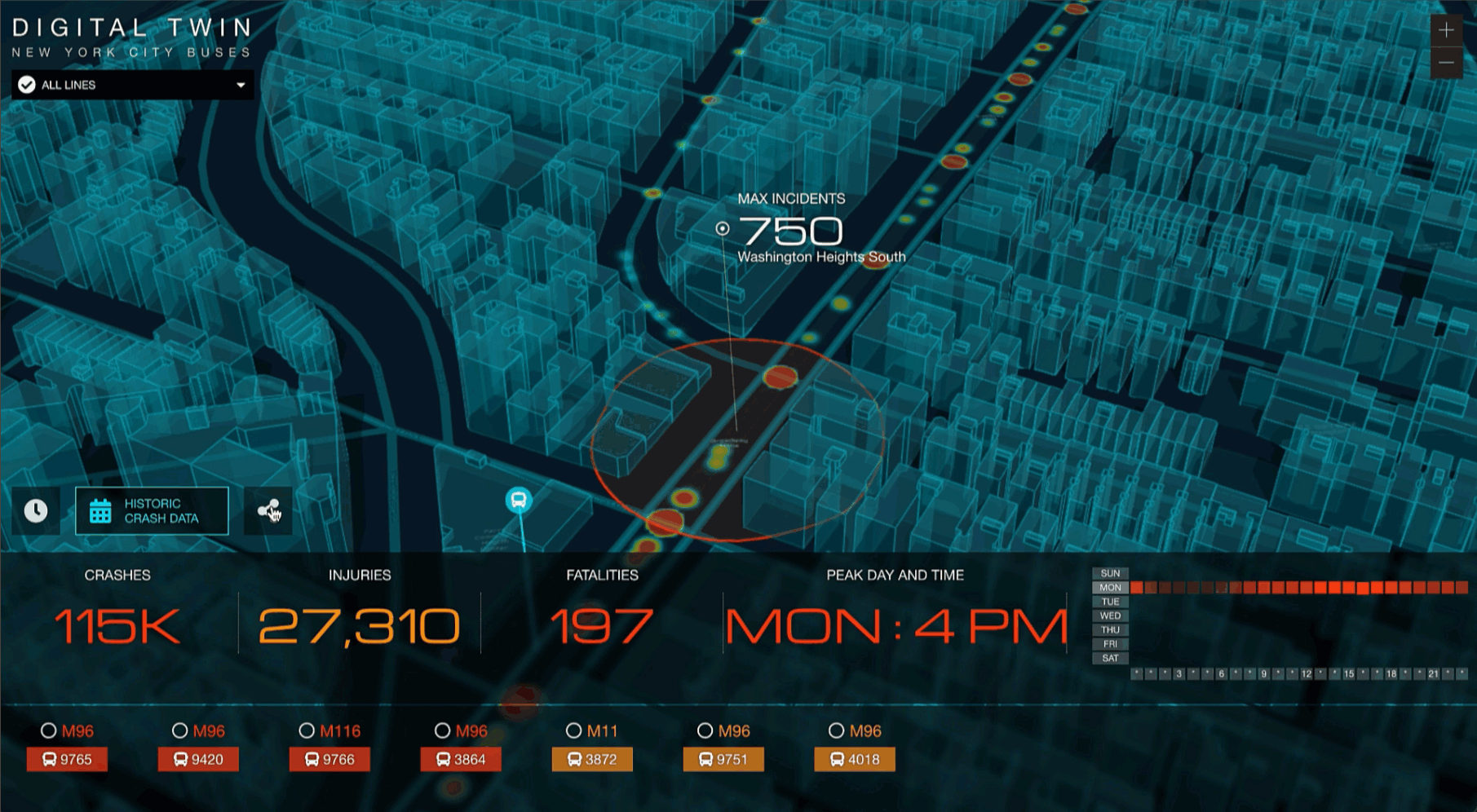Click the clock icon near bottom left
Screen dimensions: 1477x812
tap(36, 510)
